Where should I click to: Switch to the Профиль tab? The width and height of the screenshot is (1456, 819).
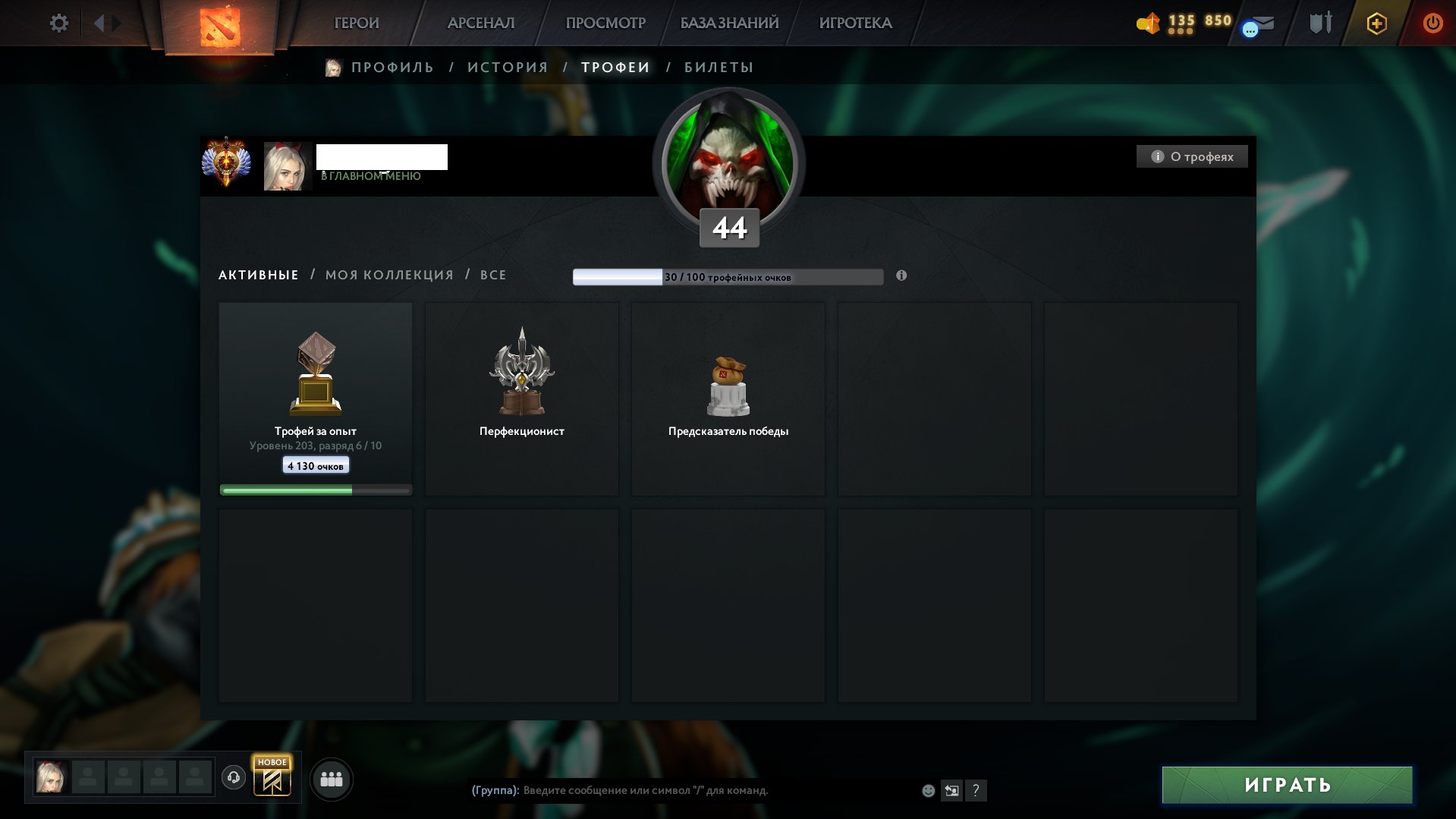(392, 68)
